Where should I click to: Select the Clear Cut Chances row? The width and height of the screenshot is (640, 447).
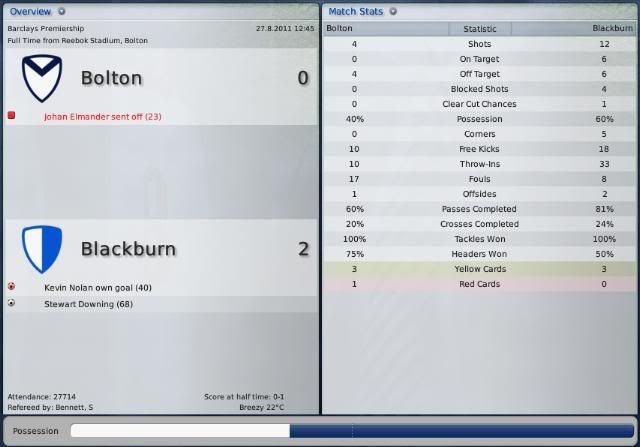click(479, 104)
